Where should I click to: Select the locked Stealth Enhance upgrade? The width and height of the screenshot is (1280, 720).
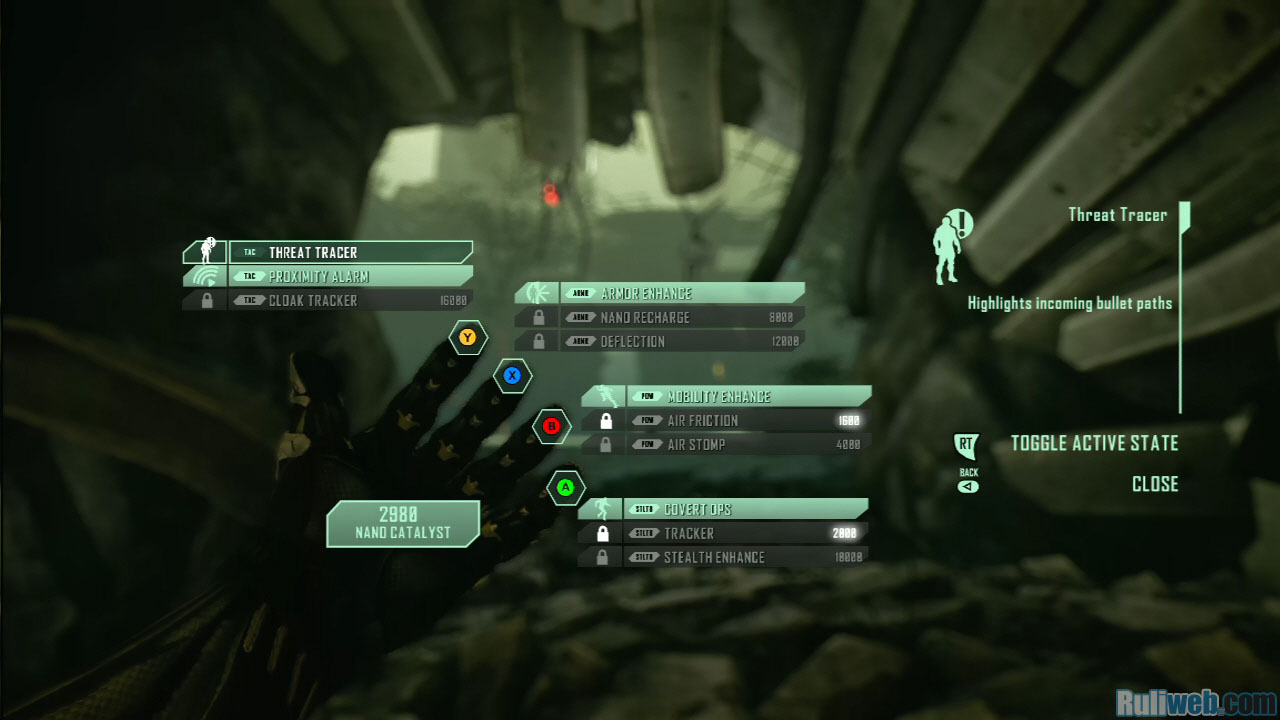pyautogui.click(x=743, y=558)
